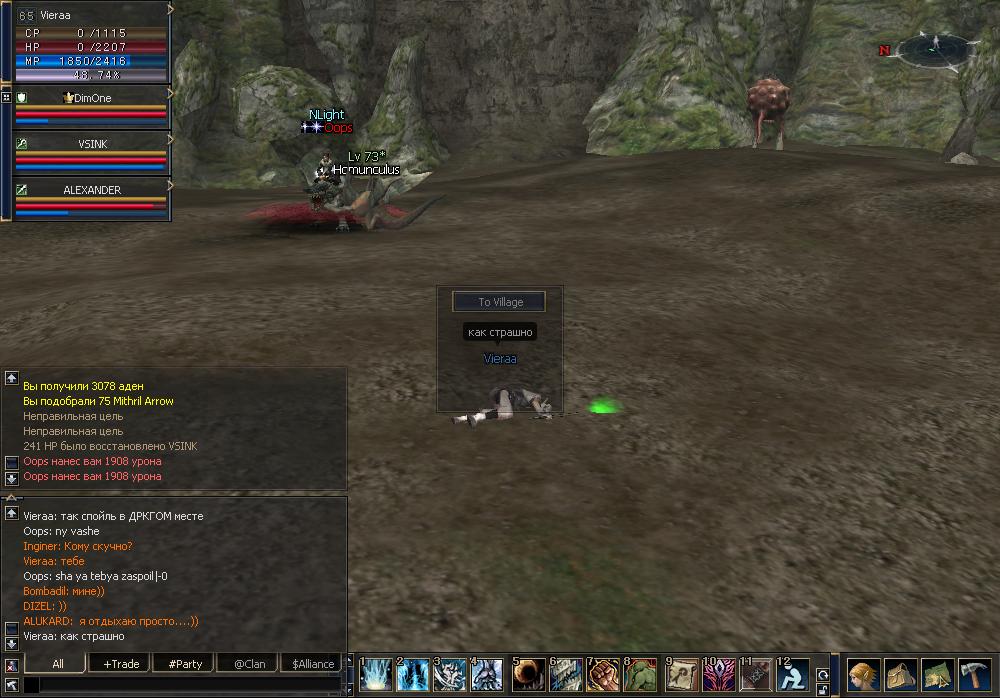Open the character status elf portrait icon
This screenshot has width=1000, height=698.
(863, 675)
